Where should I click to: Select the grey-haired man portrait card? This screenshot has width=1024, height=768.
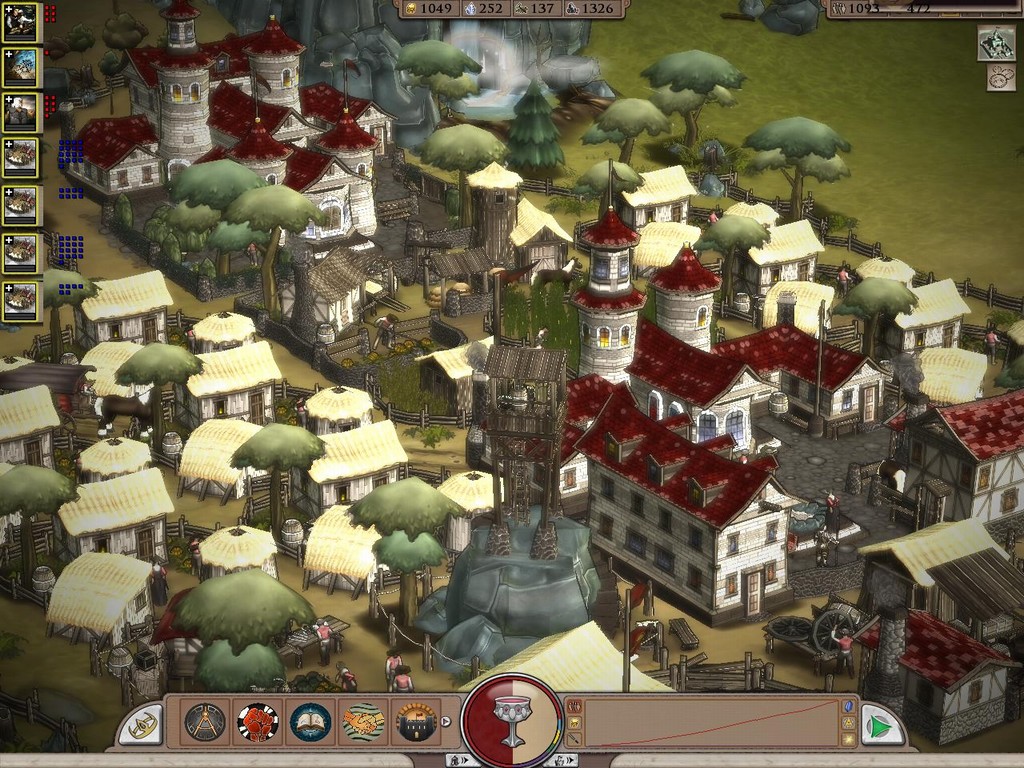(x=20, y=112)
